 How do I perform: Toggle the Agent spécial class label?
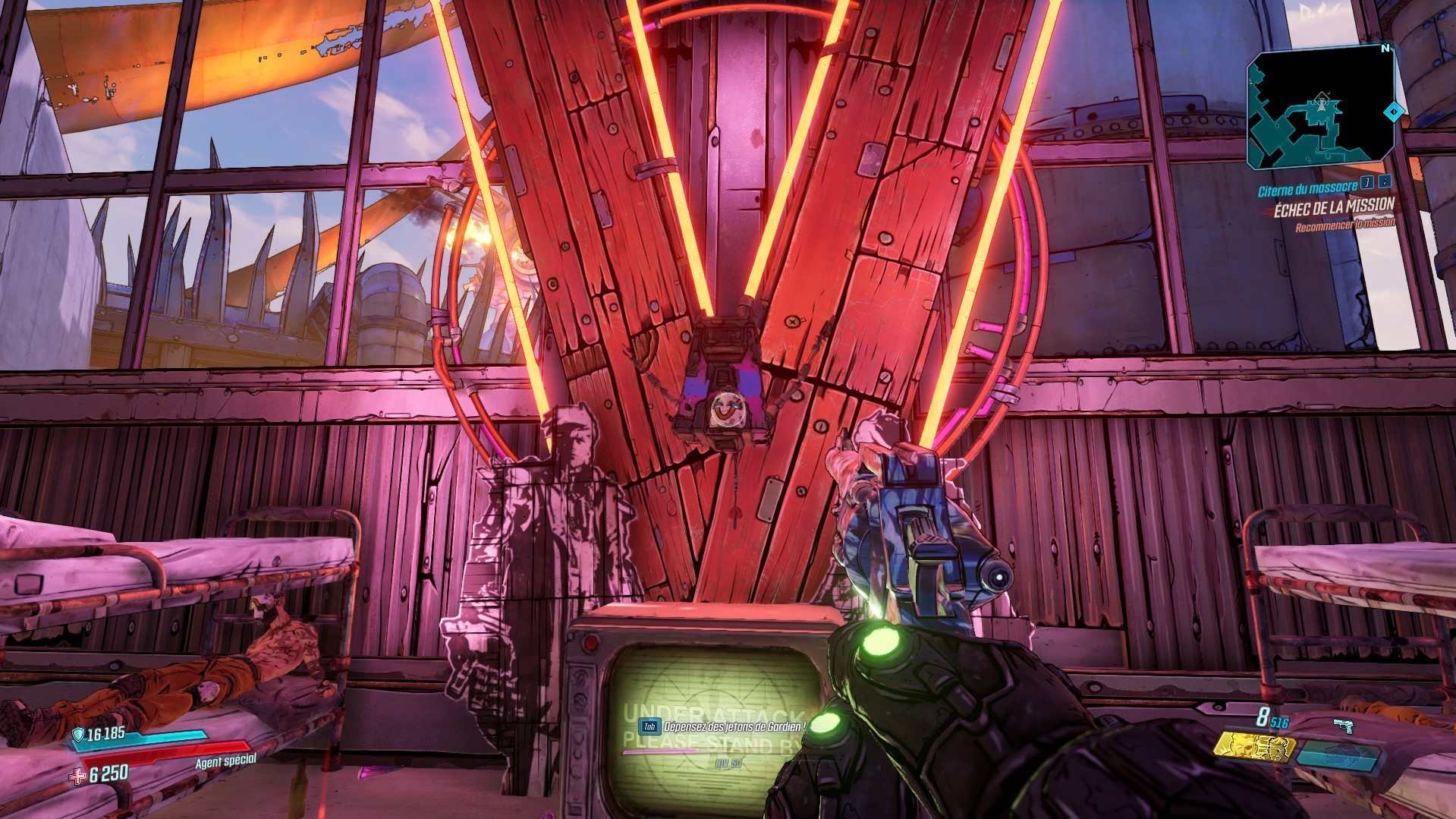[225, 761]
